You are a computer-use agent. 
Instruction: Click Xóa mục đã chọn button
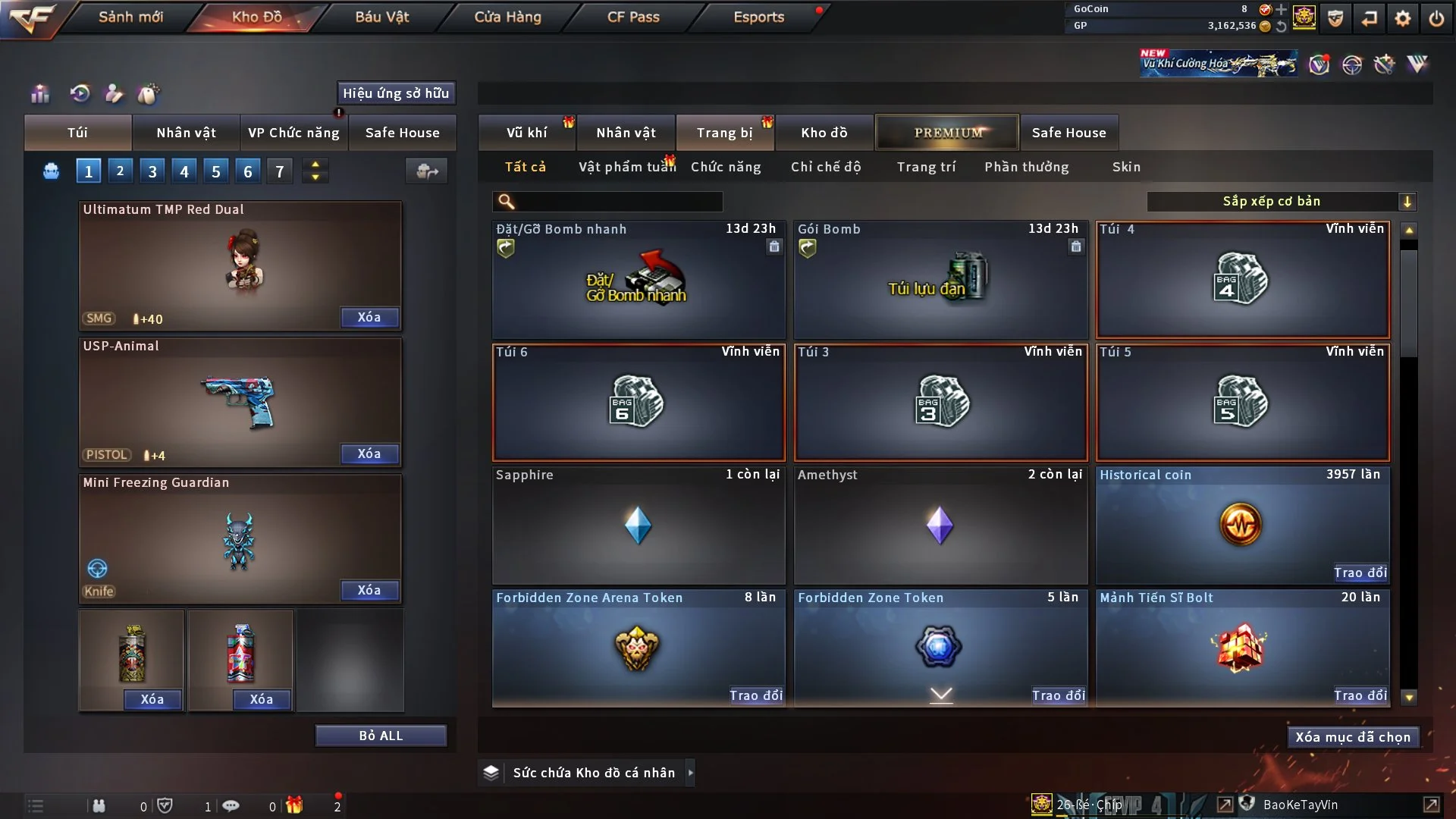pyautogui.click(x=1352, y=737)
